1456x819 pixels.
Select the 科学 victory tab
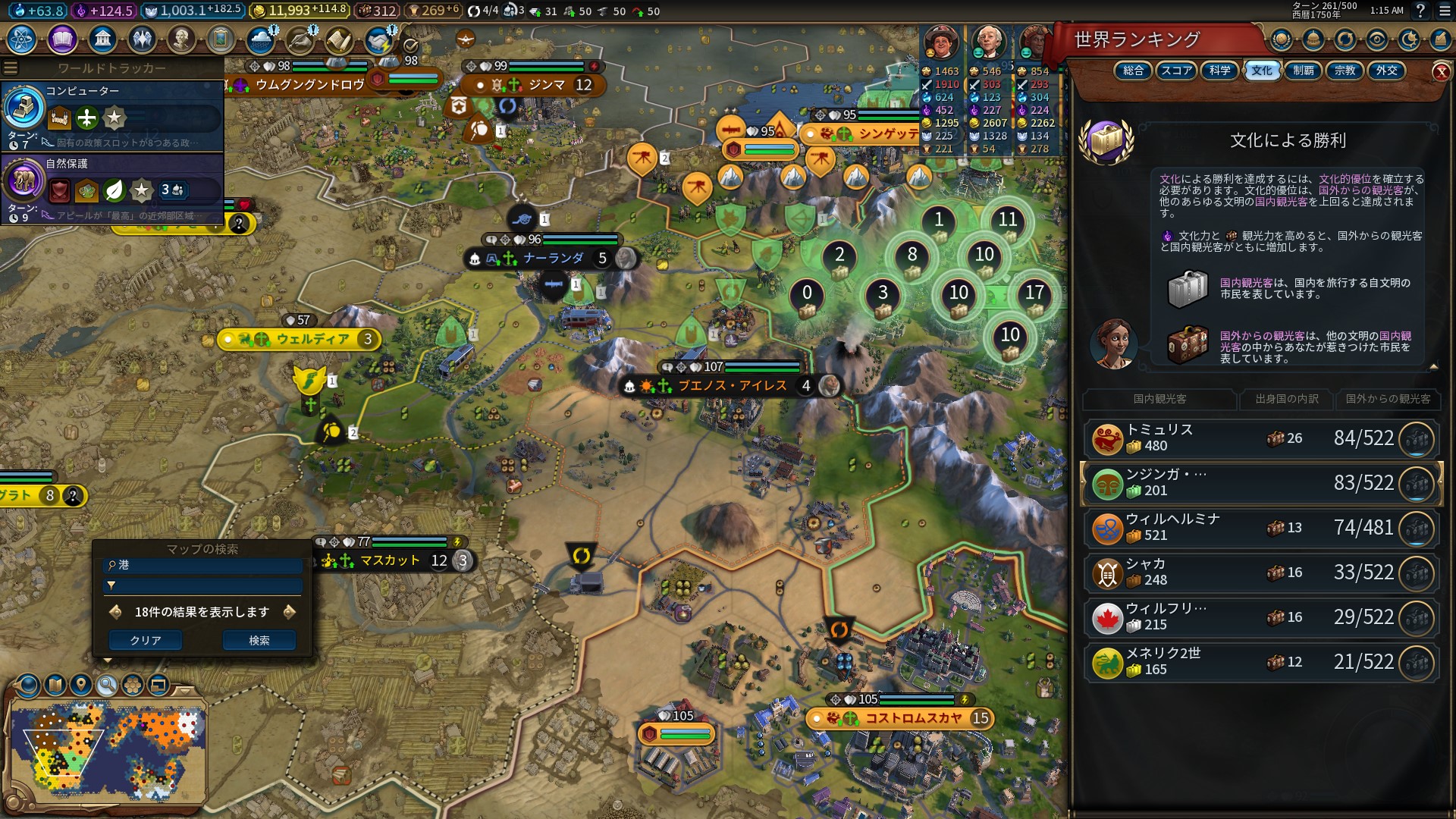[x=1219, y=71]
